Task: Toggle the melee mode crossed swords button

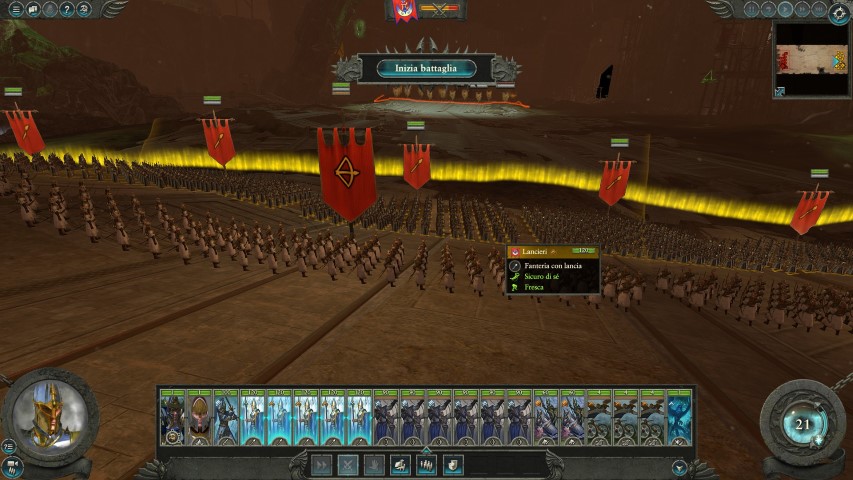Action: (348, 464)
